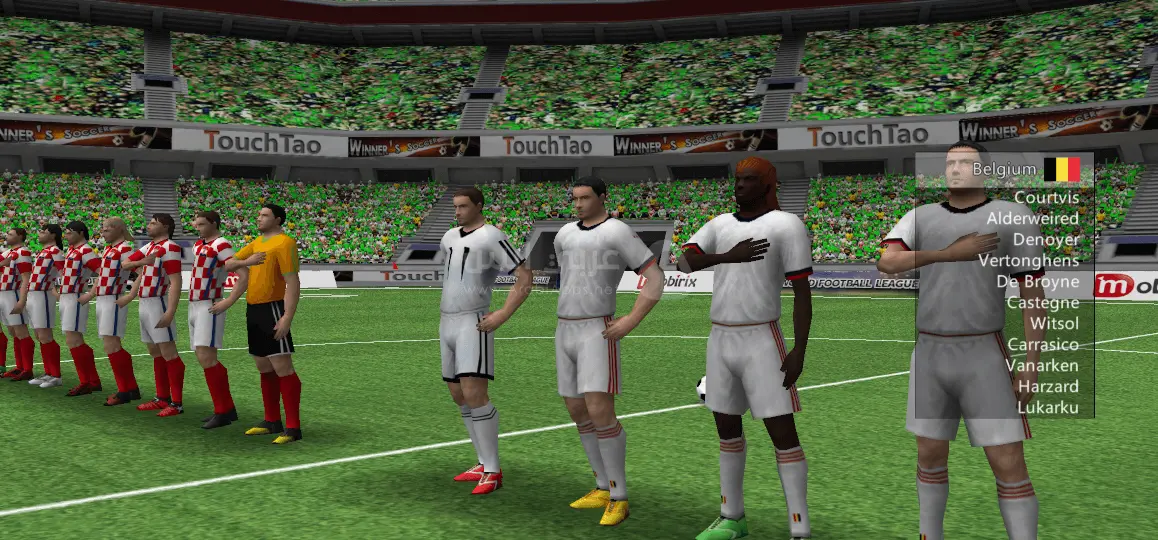Screen dimensions: 1158x540
Task: Select Vanarken in the lineup panel
Action: (x=1042, y=365)
